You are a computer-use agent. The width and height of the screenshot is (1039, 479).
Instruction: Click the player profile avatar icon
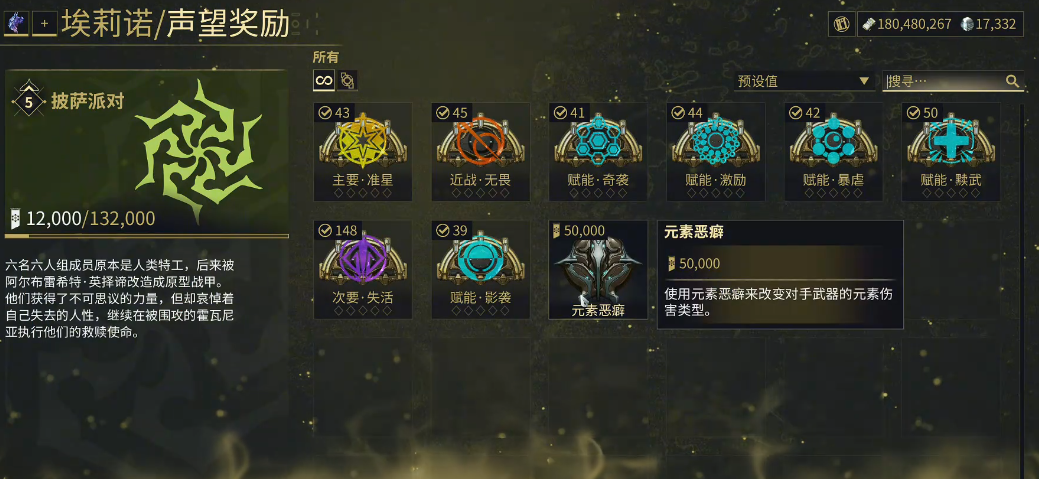tap(16, 22)
